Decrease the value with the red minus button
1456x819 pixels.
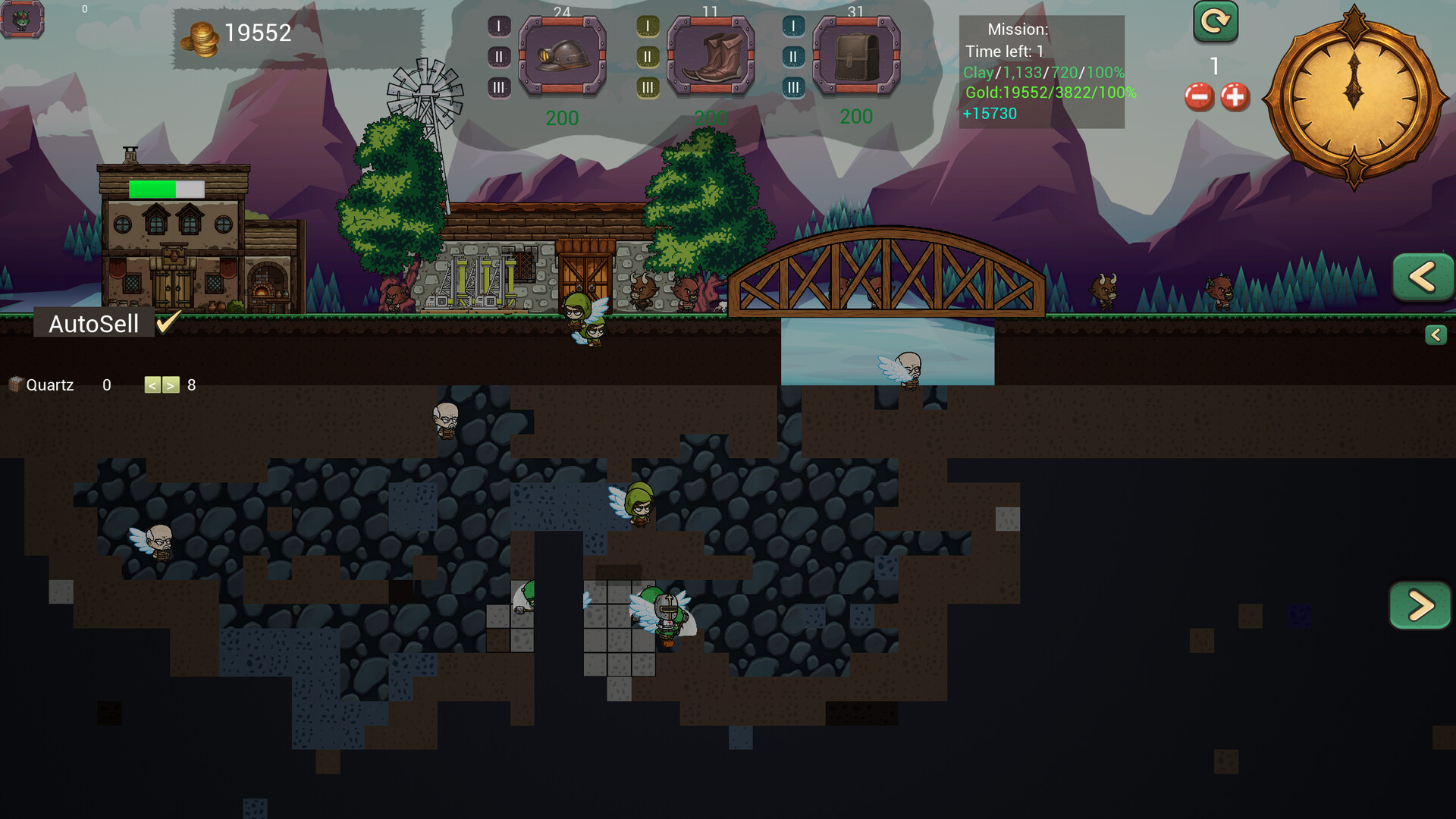[x=1199, y=97]
